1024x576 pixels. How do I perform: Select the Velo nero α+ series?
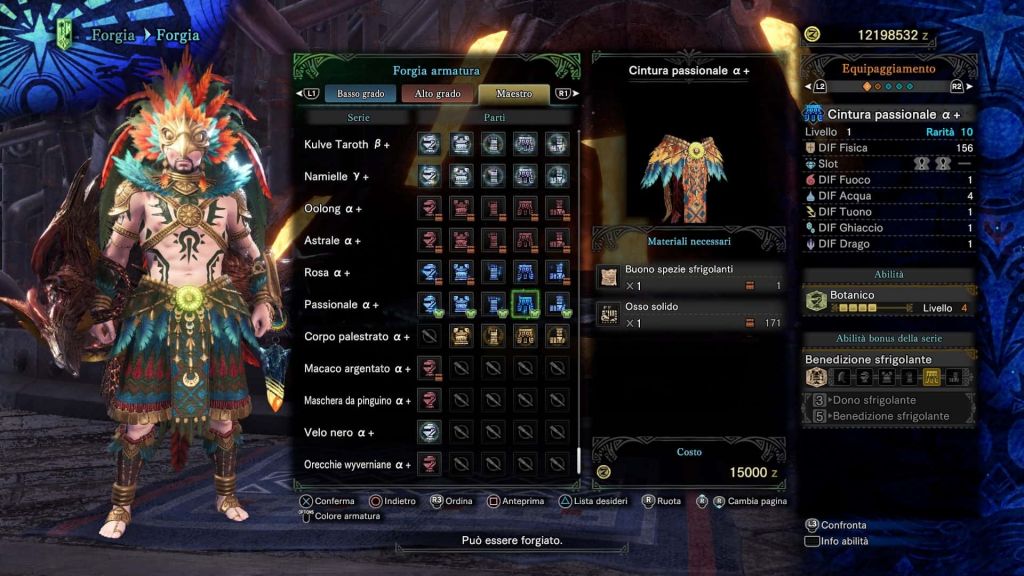click(x=339, y=433)
